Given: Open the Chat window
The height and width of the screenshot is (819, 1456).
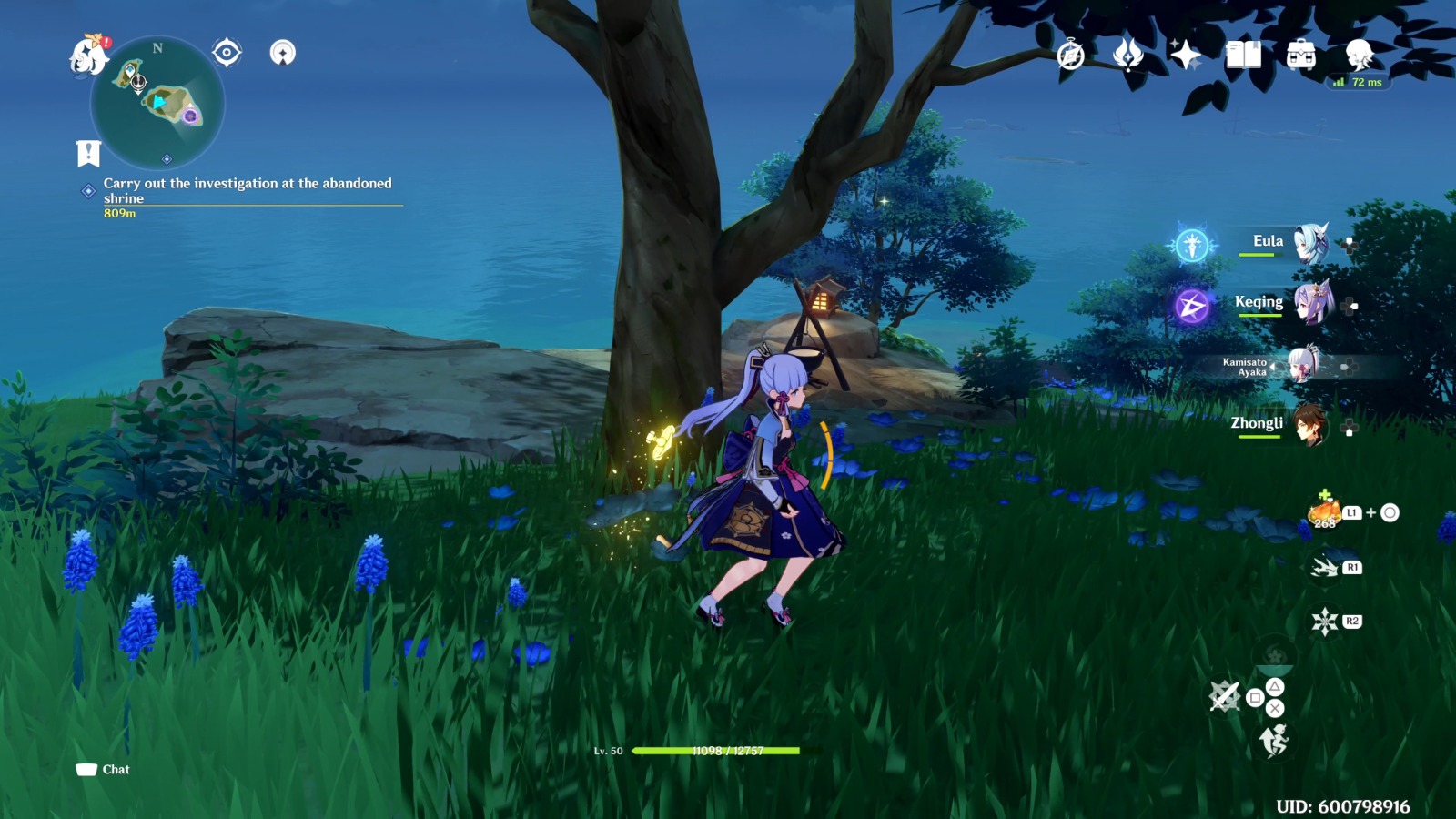Looking at the screenshot, I should (x=103, y=769).
